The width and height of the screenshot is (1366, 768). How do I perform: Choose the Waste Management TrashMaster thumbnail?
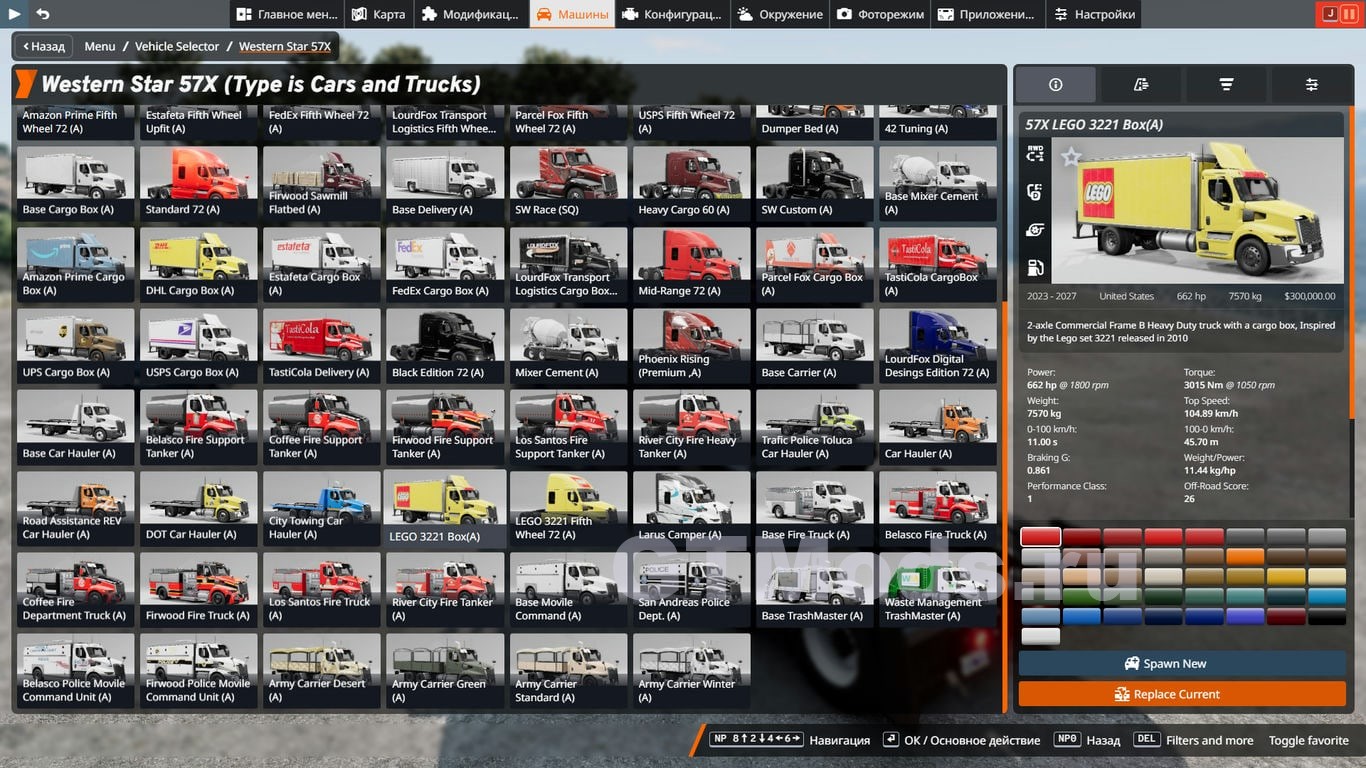(x=937, y=589)
